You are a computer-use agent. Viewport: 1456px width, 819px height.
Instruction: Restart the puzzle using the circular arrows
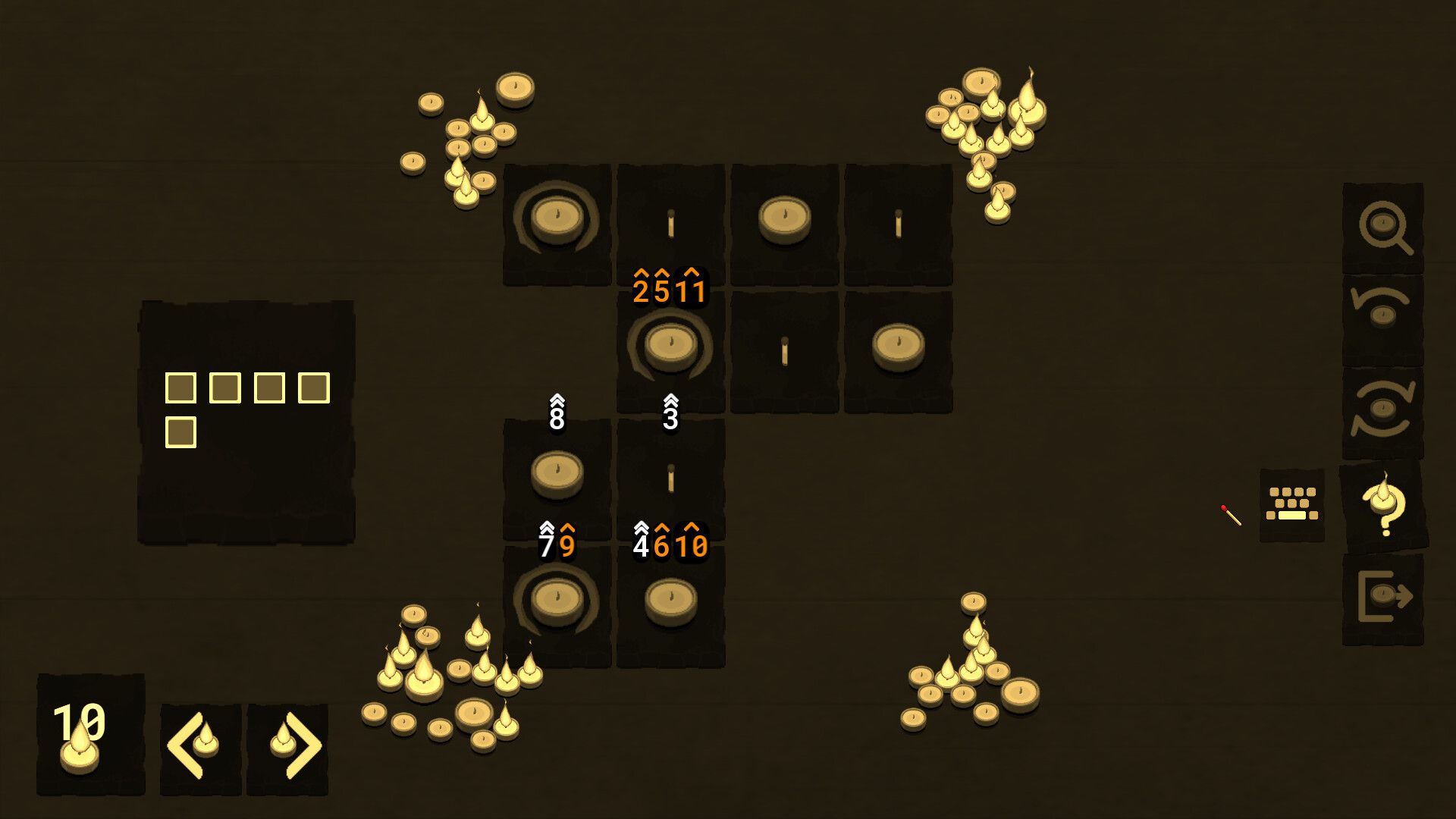point(1382,413)
